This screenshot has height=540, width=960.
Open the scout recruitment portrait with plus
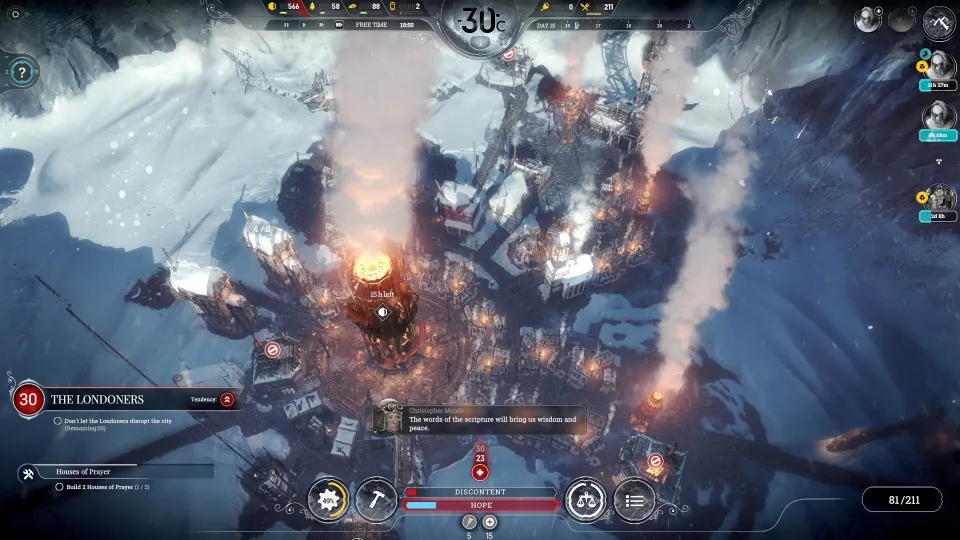coord(867,19)
